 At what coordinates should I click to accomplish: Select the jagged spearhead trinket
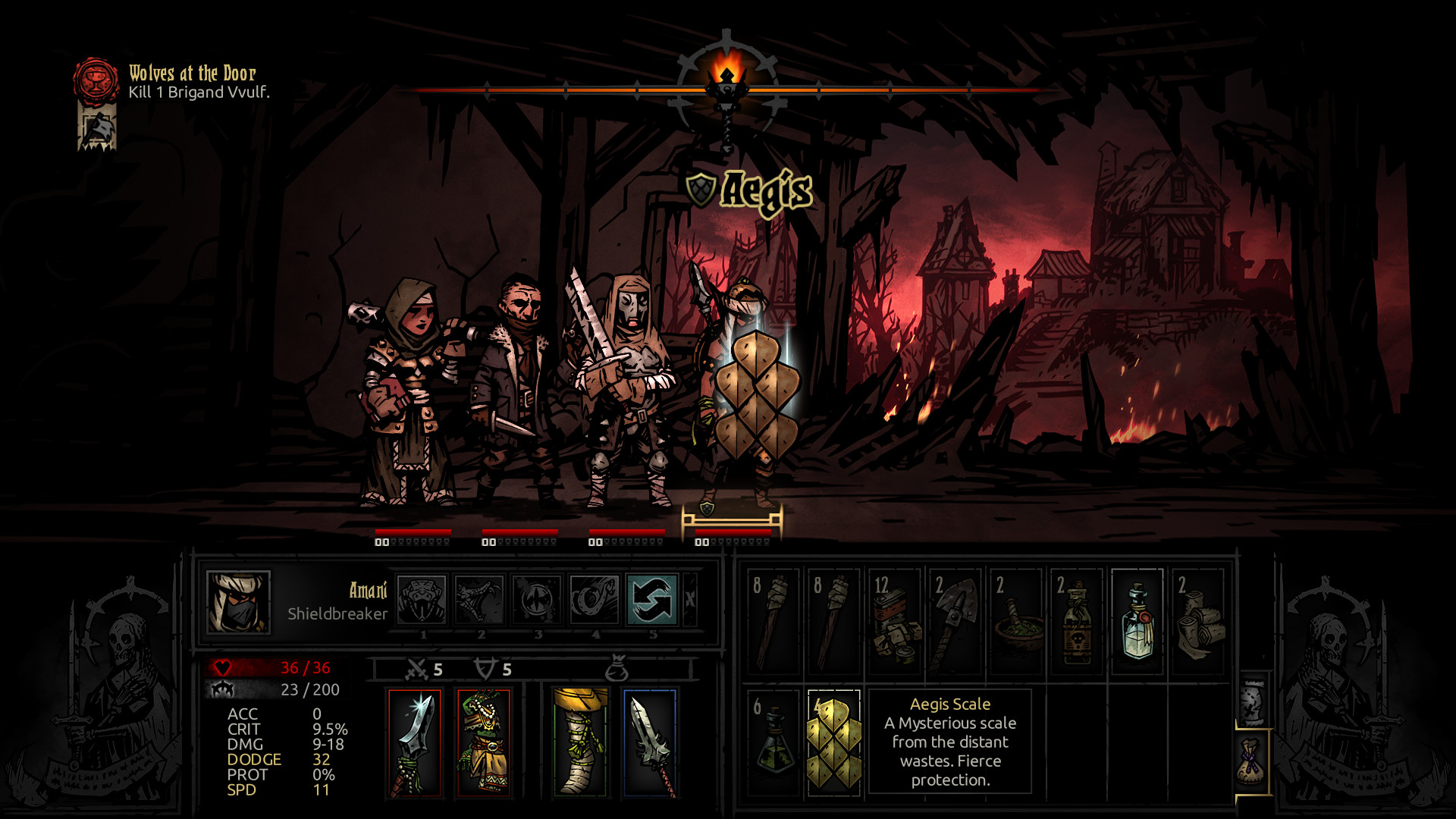coord(650,743)
